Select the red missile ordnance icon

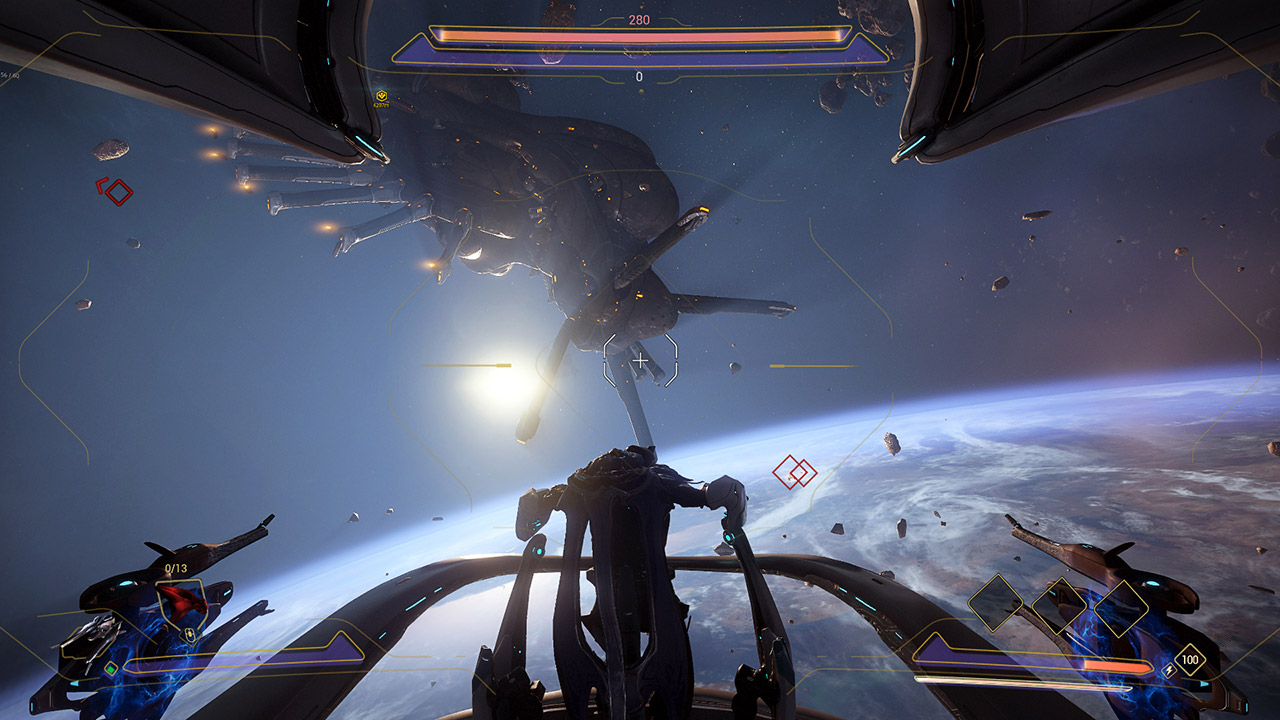[182, 601]
